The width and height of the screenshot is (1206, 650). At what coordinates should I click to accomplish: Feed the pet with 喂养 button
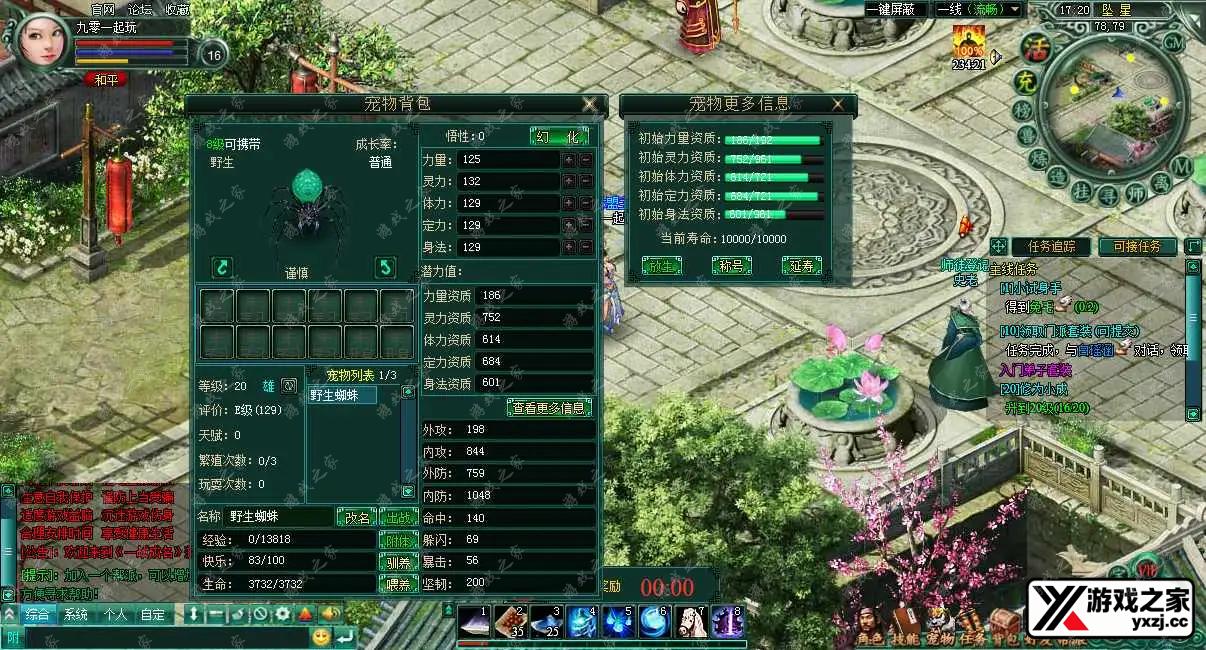[x=398, y=584]
